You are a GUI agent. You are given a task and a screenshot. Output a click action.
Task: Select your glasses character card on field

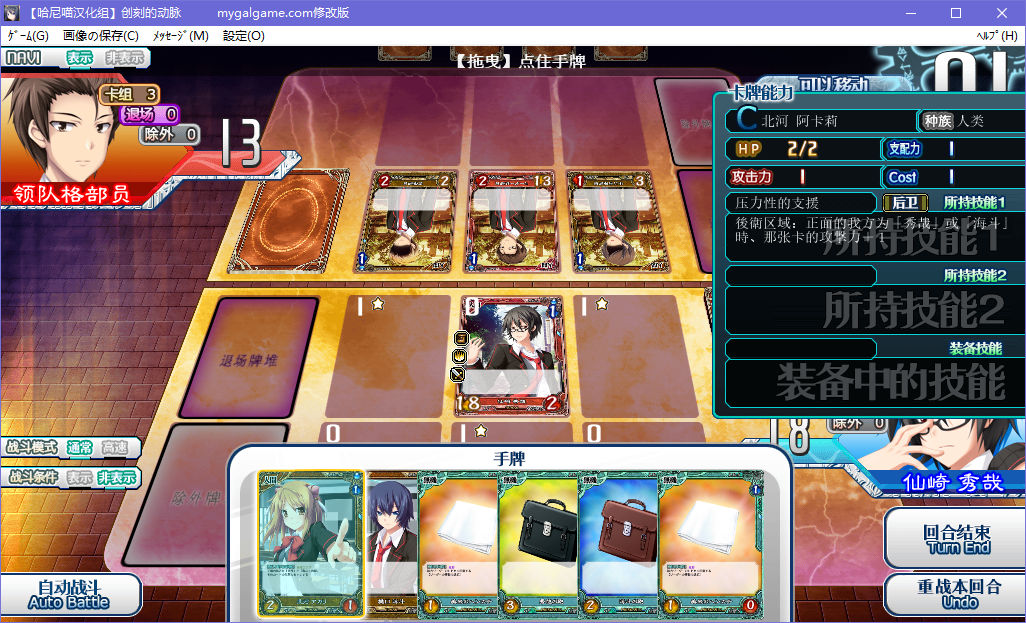point(510,354)
